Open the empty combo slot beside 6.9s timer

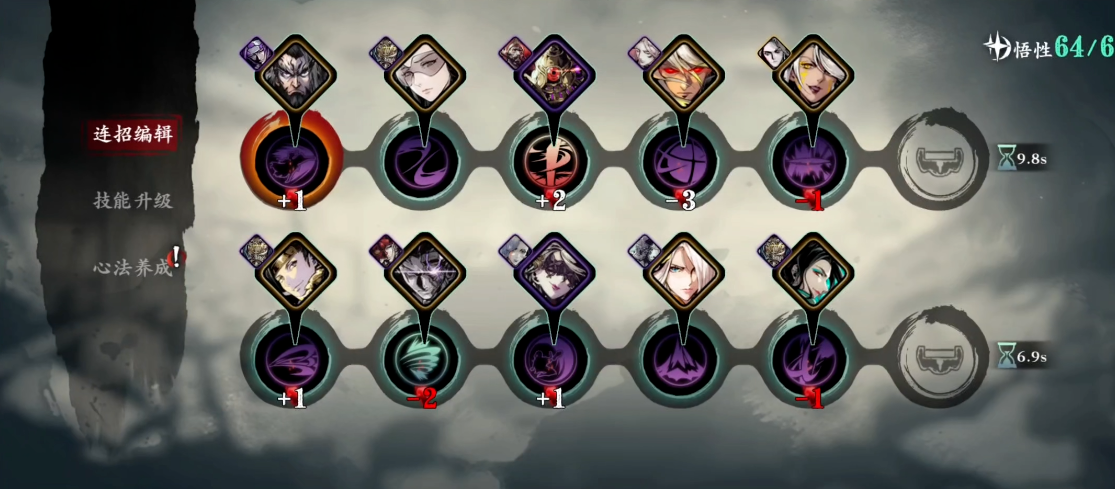935,357
